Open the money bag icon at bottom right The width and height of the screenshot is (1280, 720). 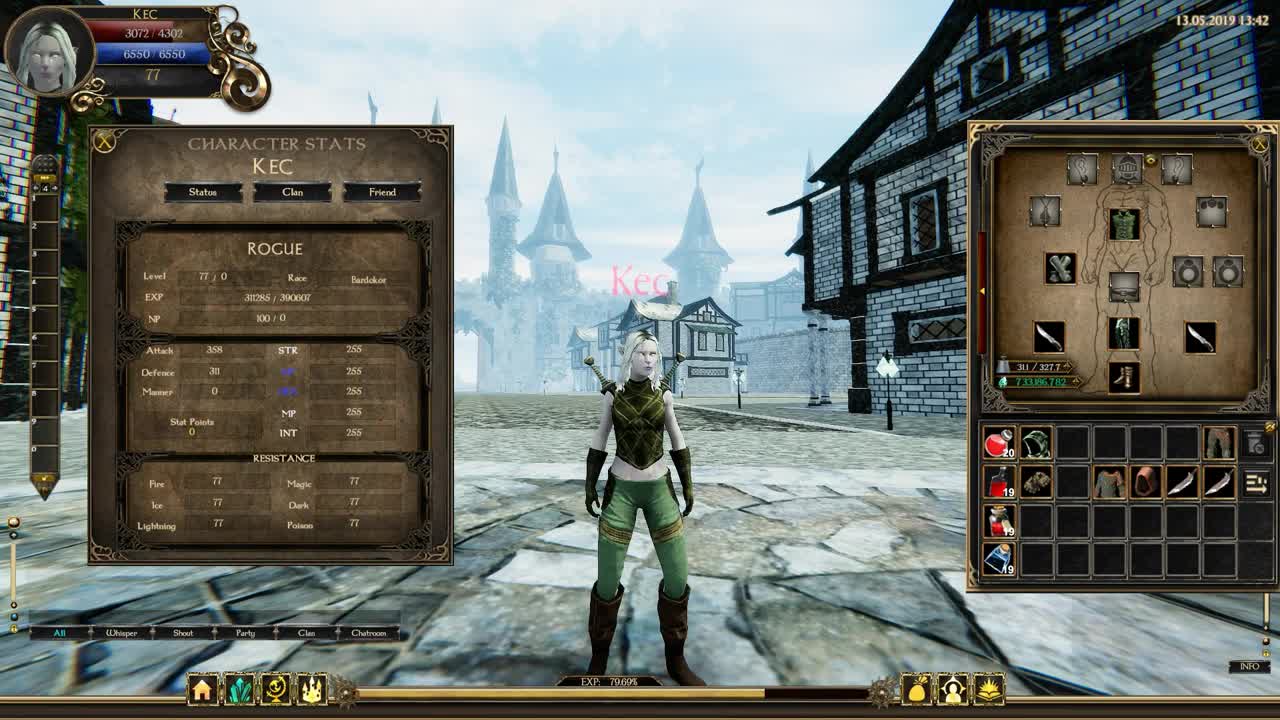[x=917, y=688]
